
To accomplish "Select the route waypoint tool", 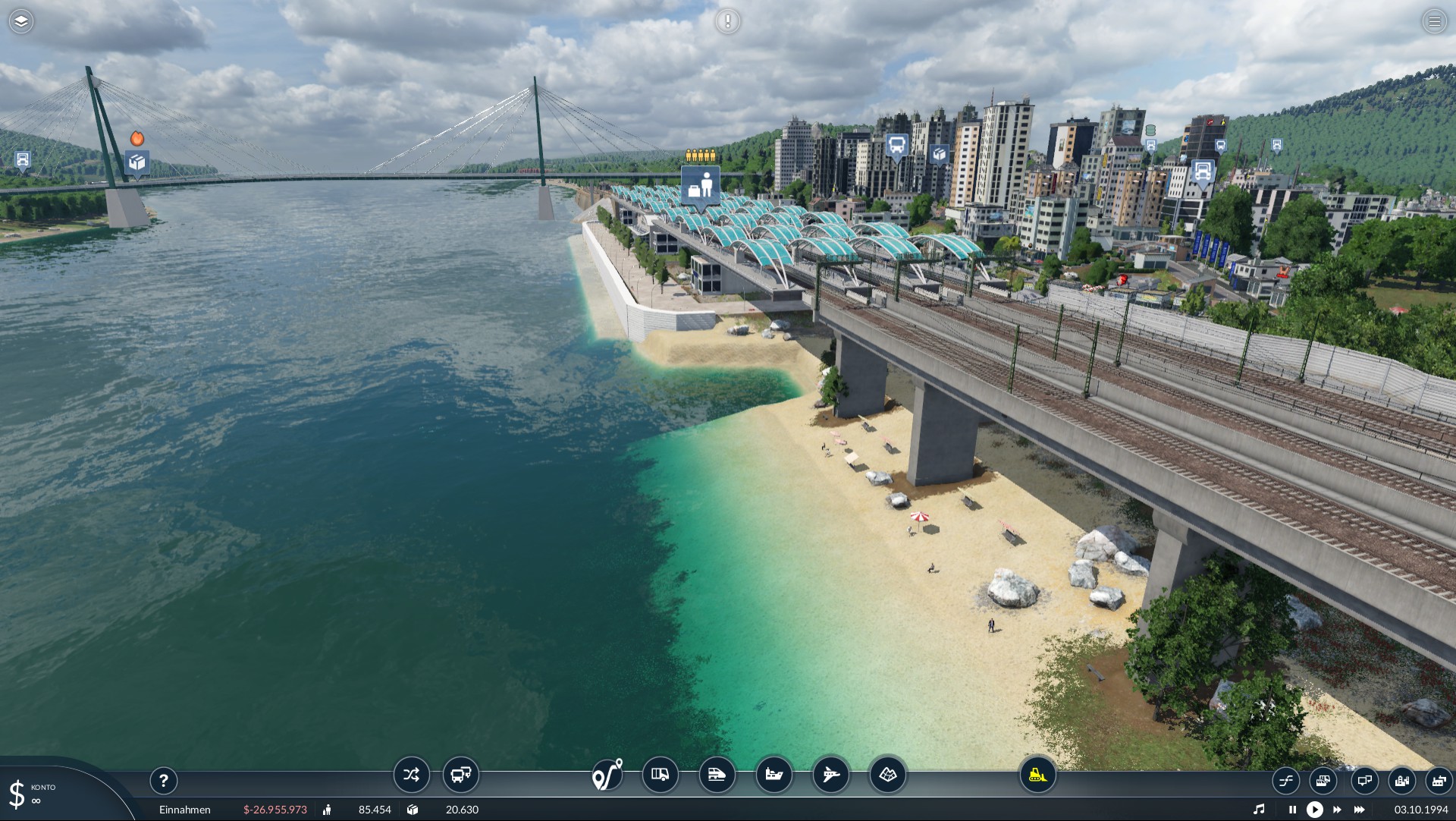I will (x=607, y=775).
